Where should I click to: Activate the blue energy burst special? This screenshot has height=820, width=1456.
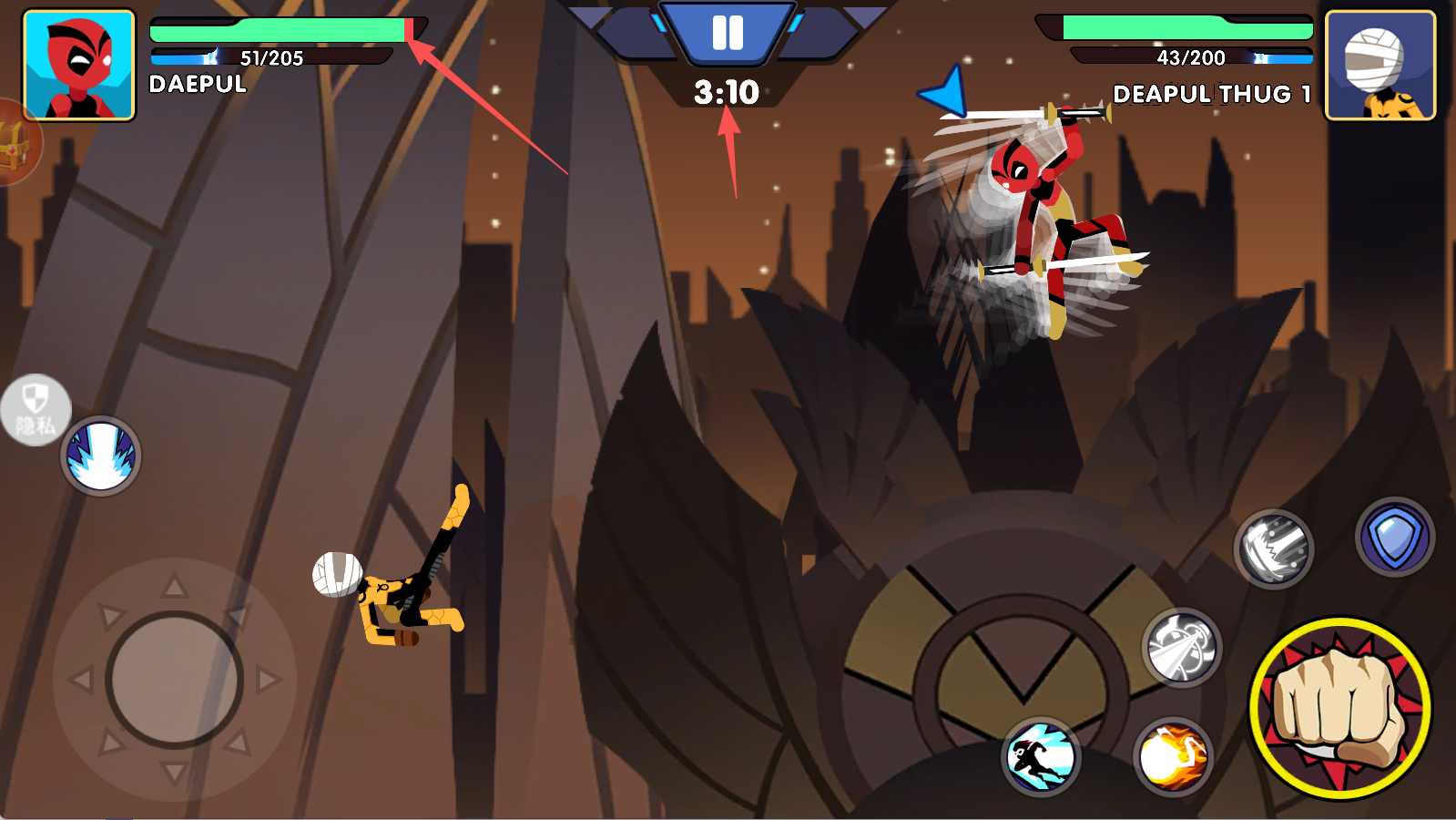pos(101,456)
